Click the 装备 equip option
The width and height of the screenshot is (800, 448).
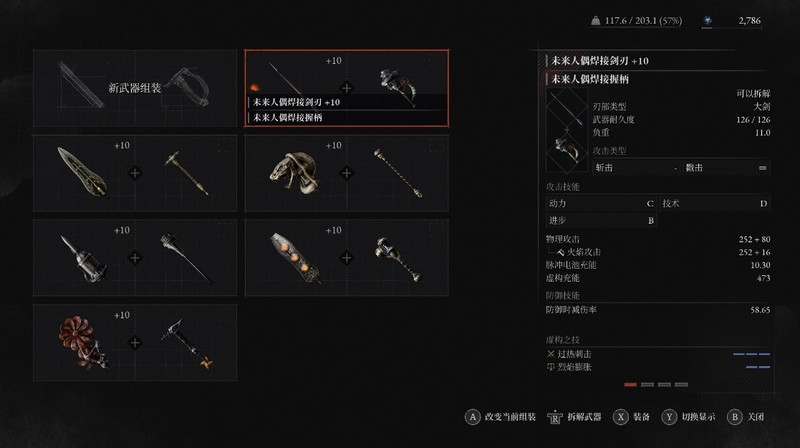(634, 417)
